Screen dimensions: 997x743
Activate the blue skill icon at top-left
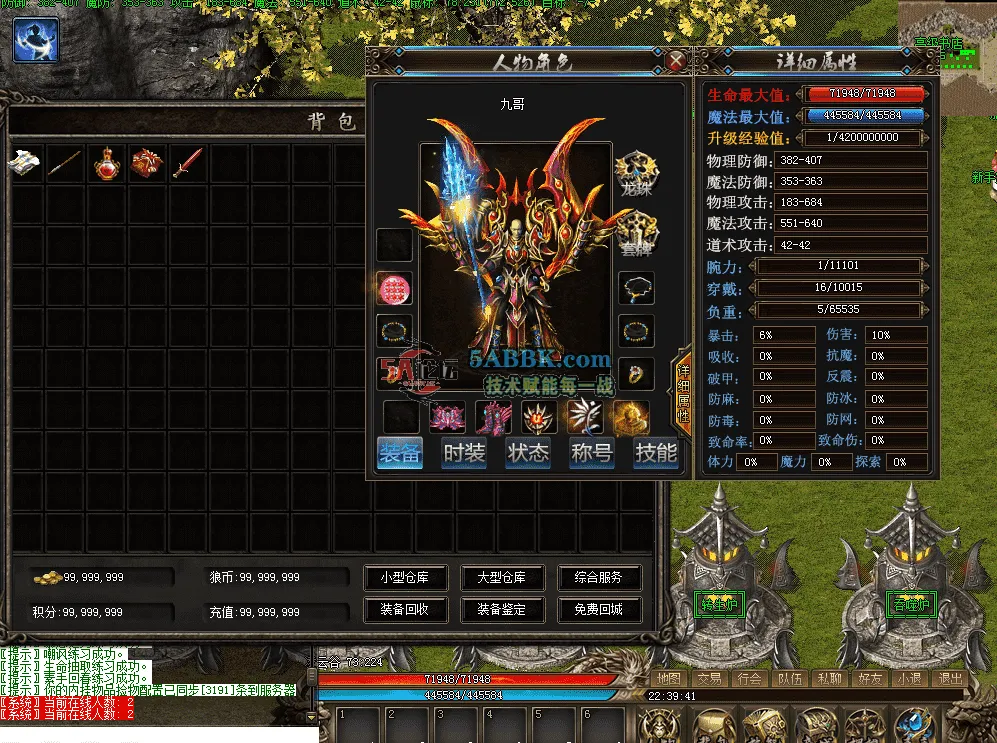pos(35,40)
